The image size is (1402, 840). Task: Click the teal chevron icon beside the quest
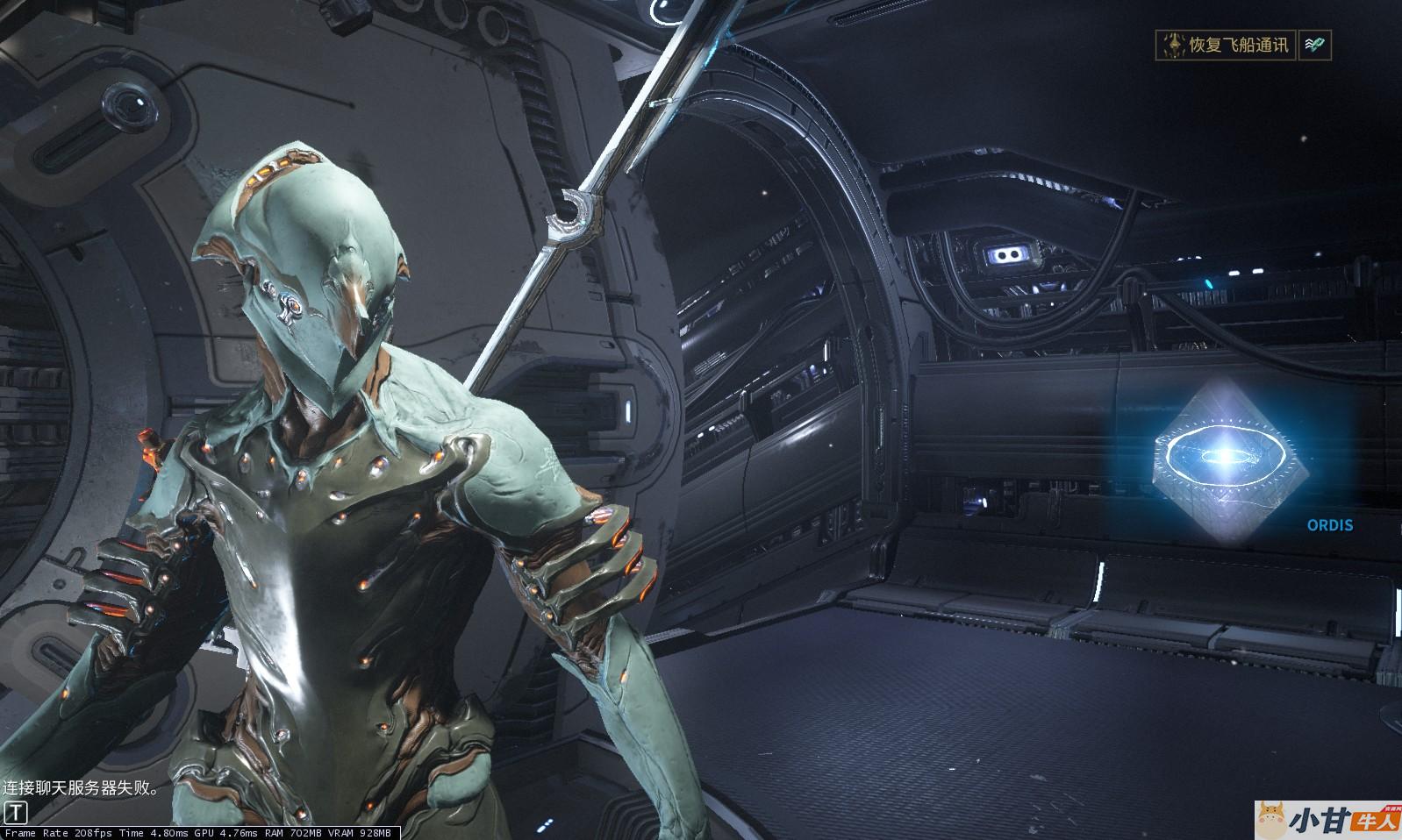pyautogui.click(x=1314, y=45)
